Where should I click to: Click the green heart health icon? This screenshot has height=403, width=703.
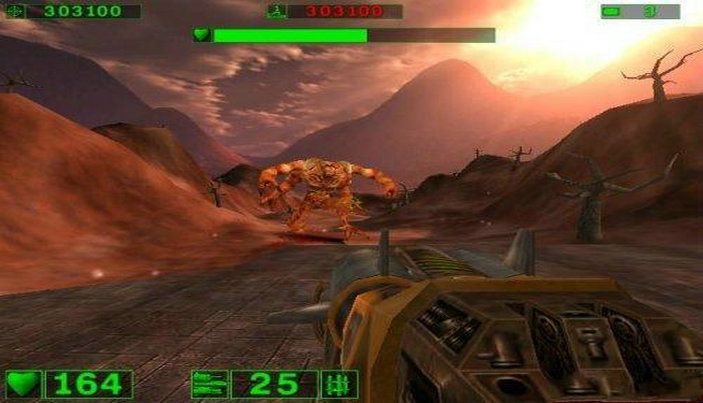click(x=24, y=383)
